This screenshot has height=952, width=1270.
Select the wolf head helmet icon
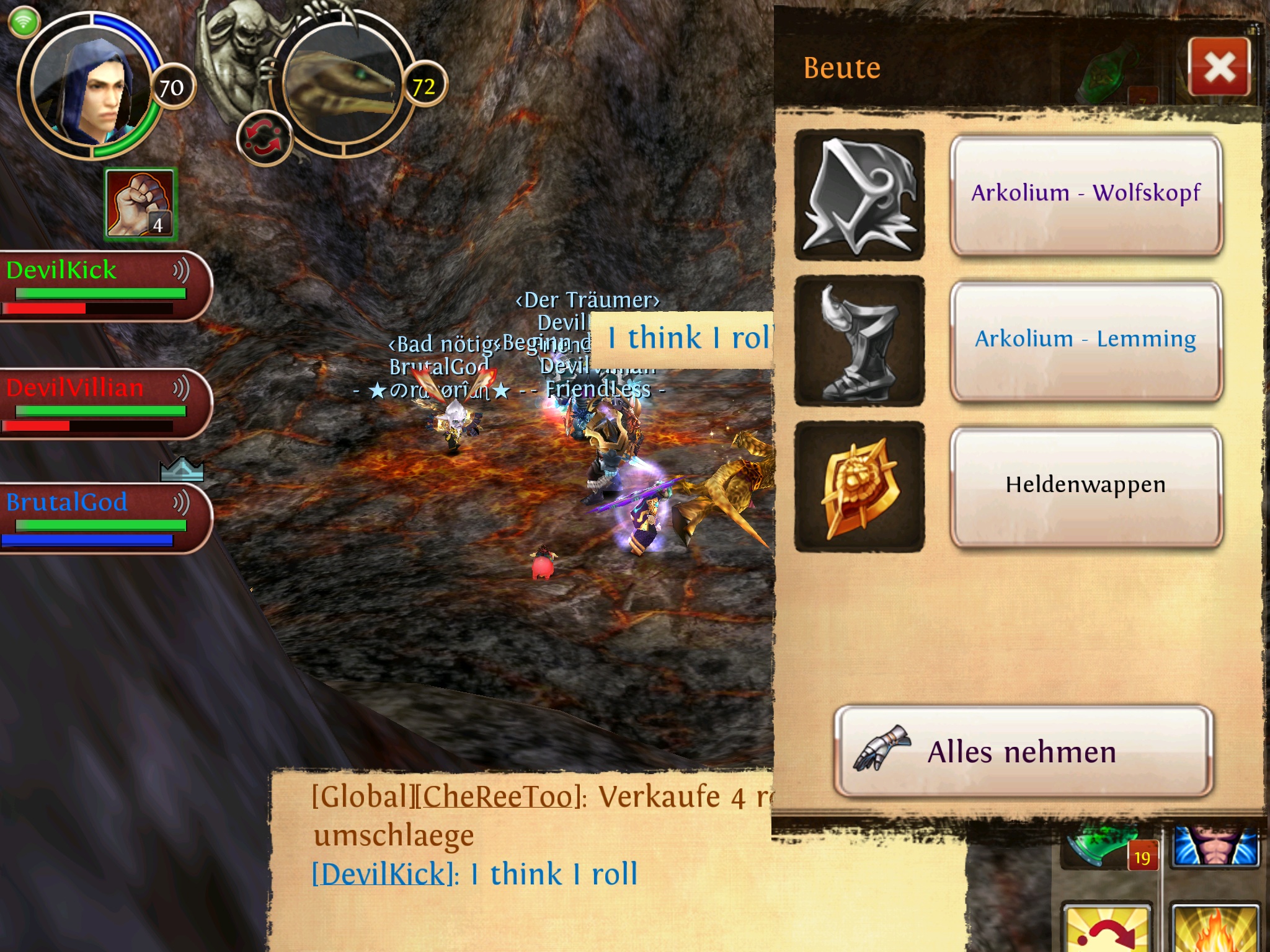click(859, 195)
